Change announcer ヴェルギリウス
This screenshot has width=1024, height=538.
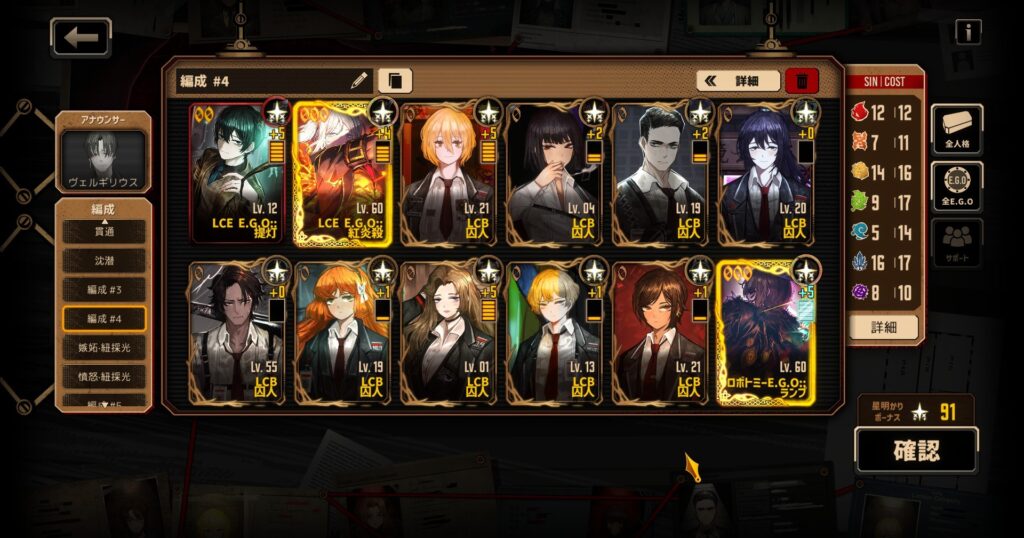(x=104, y=157)
